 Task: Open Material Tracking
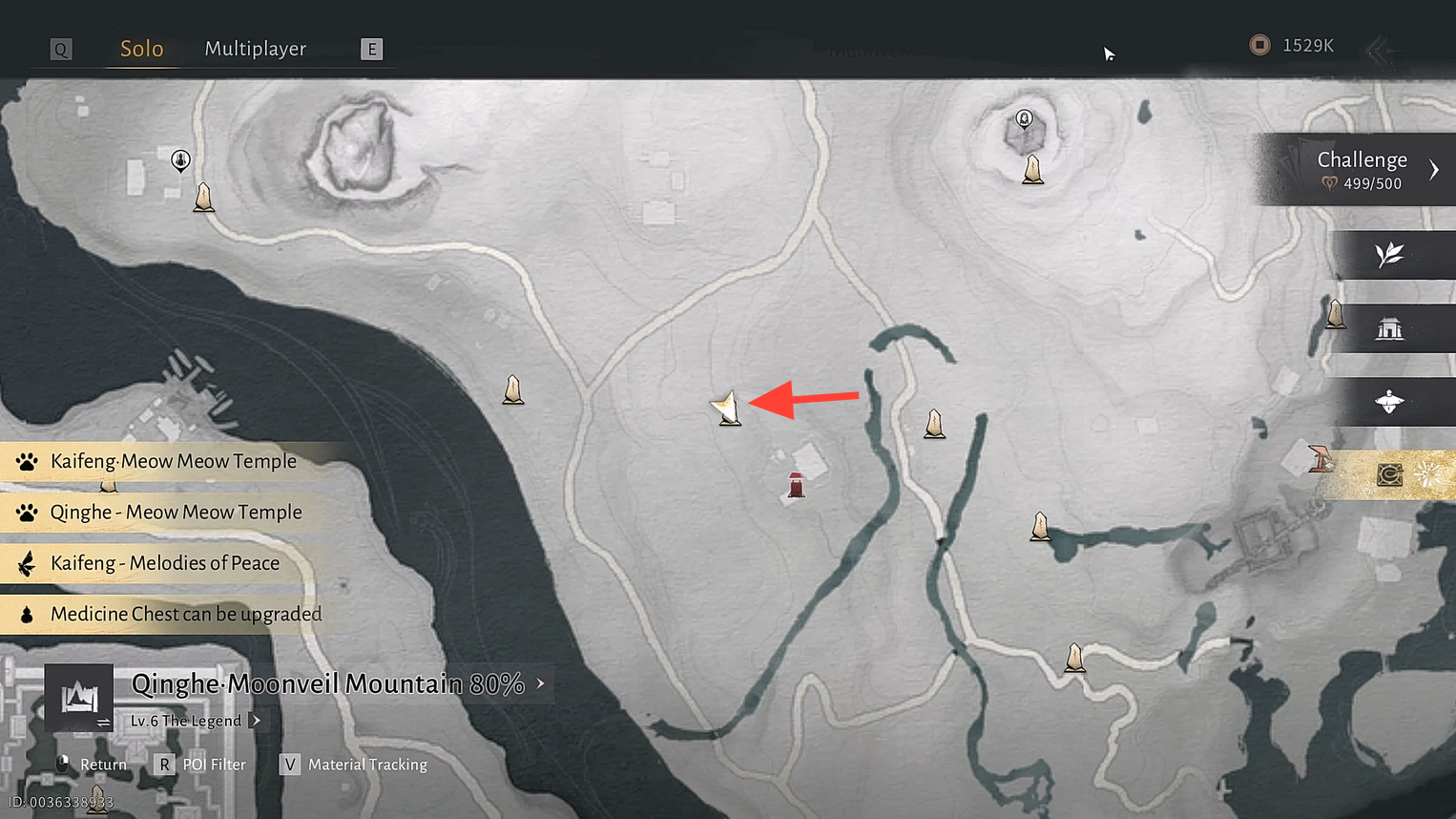pos(355,765)
